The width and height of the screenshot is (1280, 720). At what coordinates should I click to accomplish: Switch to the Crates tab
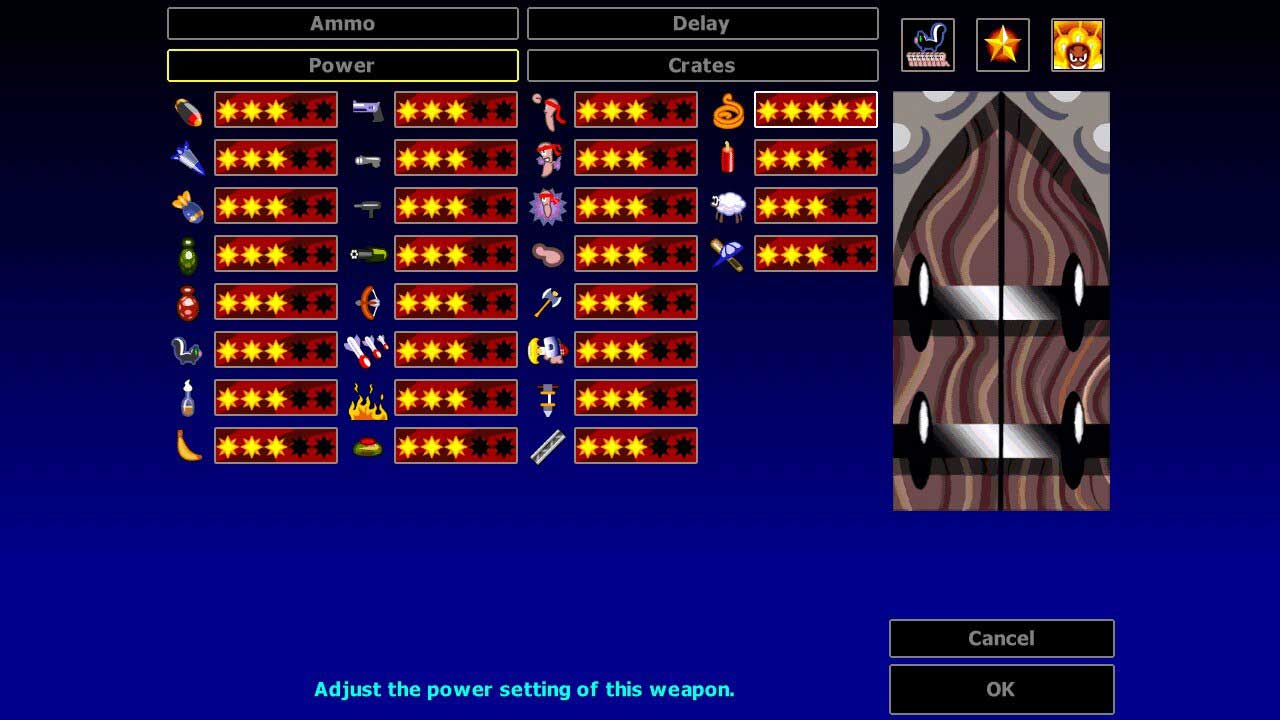click(x=702, y=66)
